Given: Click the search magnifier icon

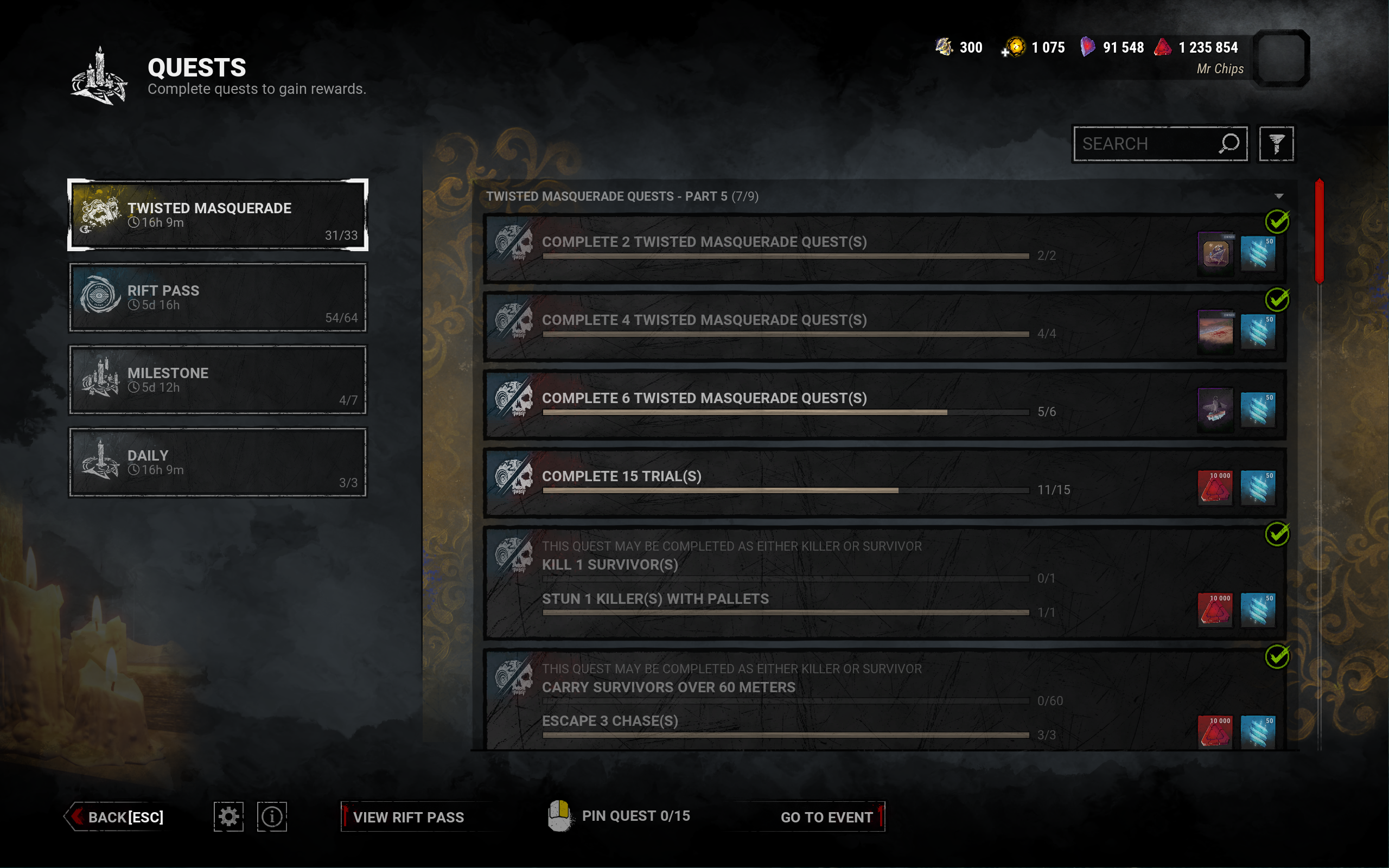Looking at the screenshot, I should point(1230,144).
